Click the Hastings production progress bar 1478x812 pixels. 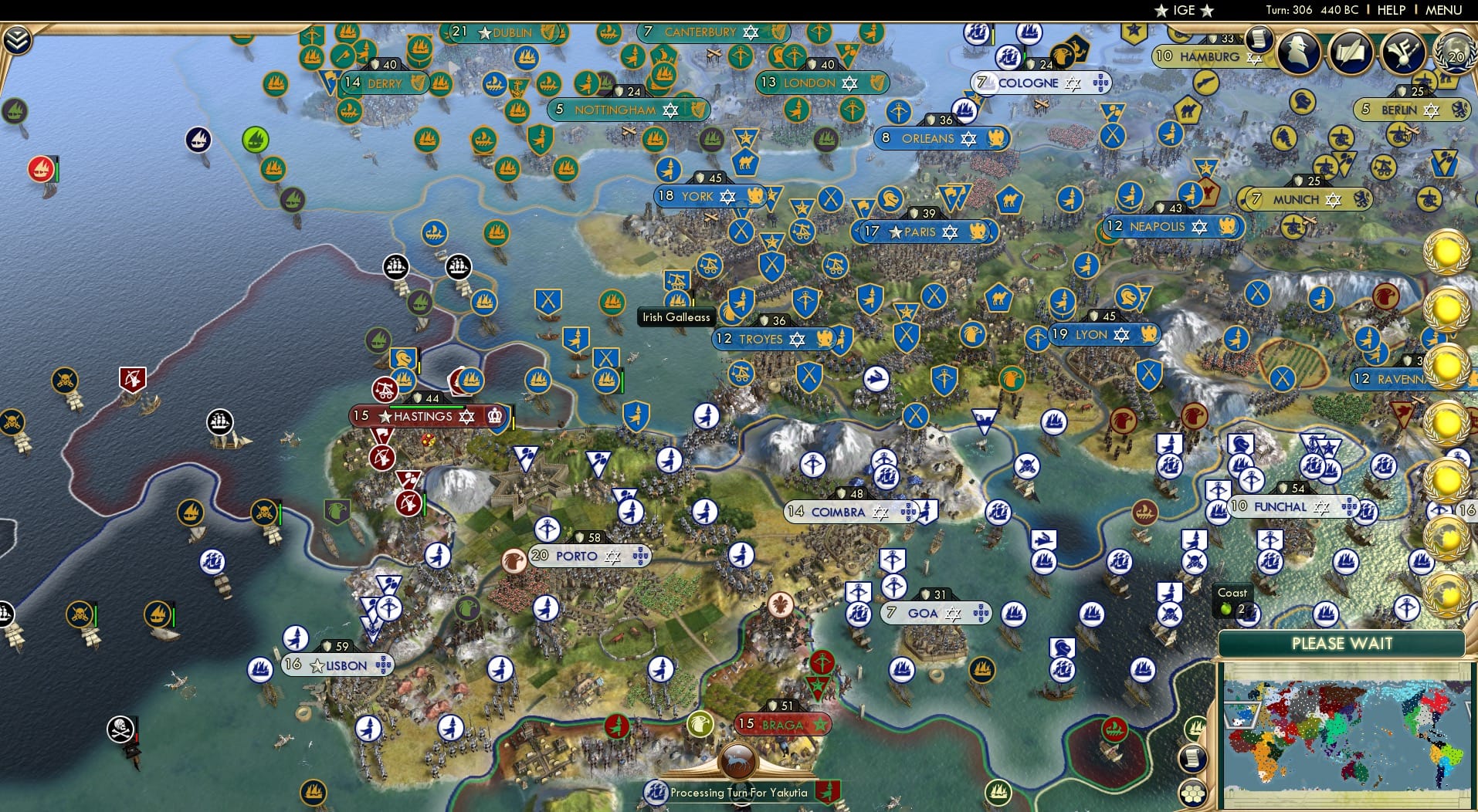click(x=427, y=407)
